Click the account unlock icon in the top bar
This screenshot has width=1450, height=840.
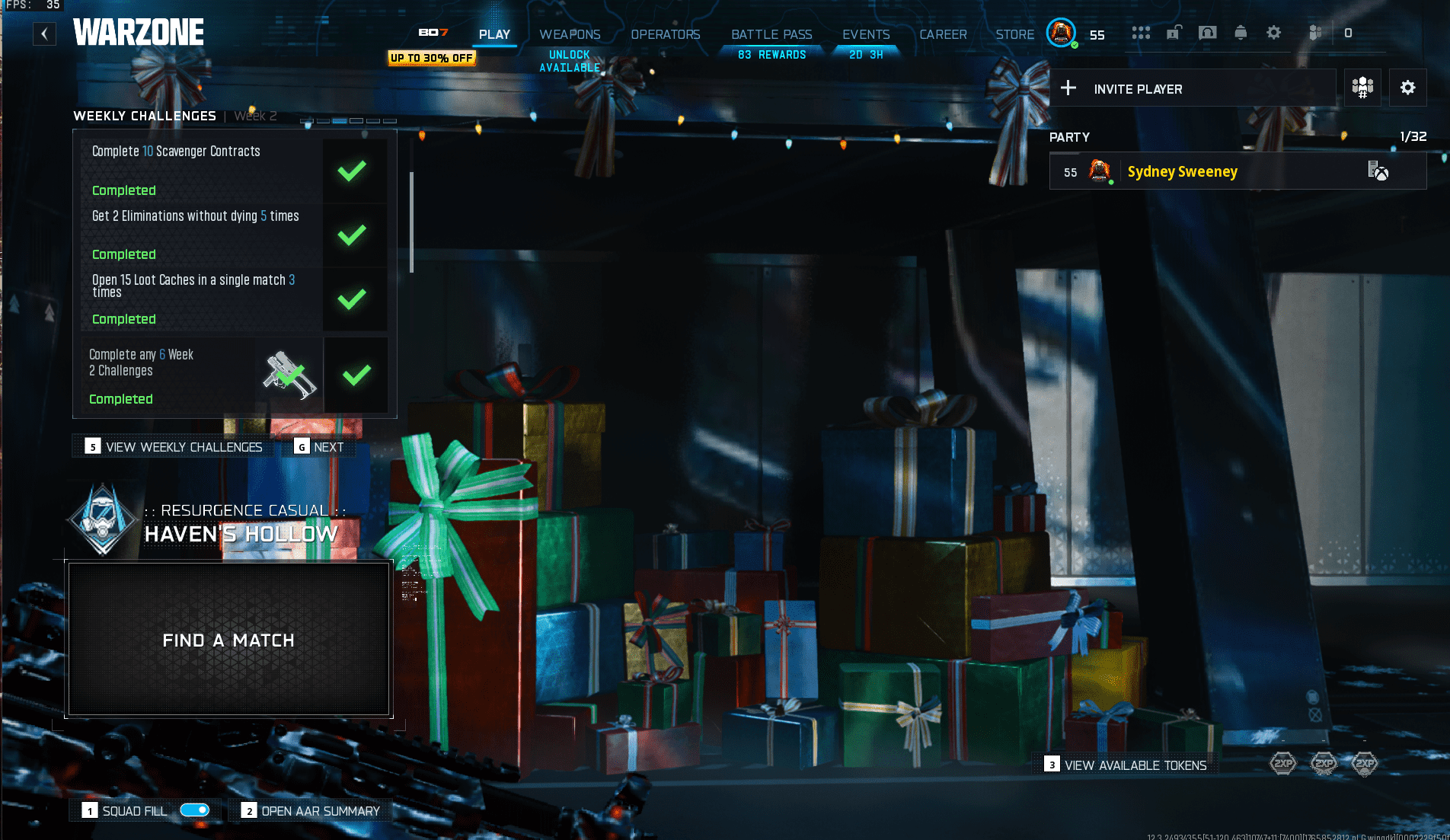point(1174,33)
